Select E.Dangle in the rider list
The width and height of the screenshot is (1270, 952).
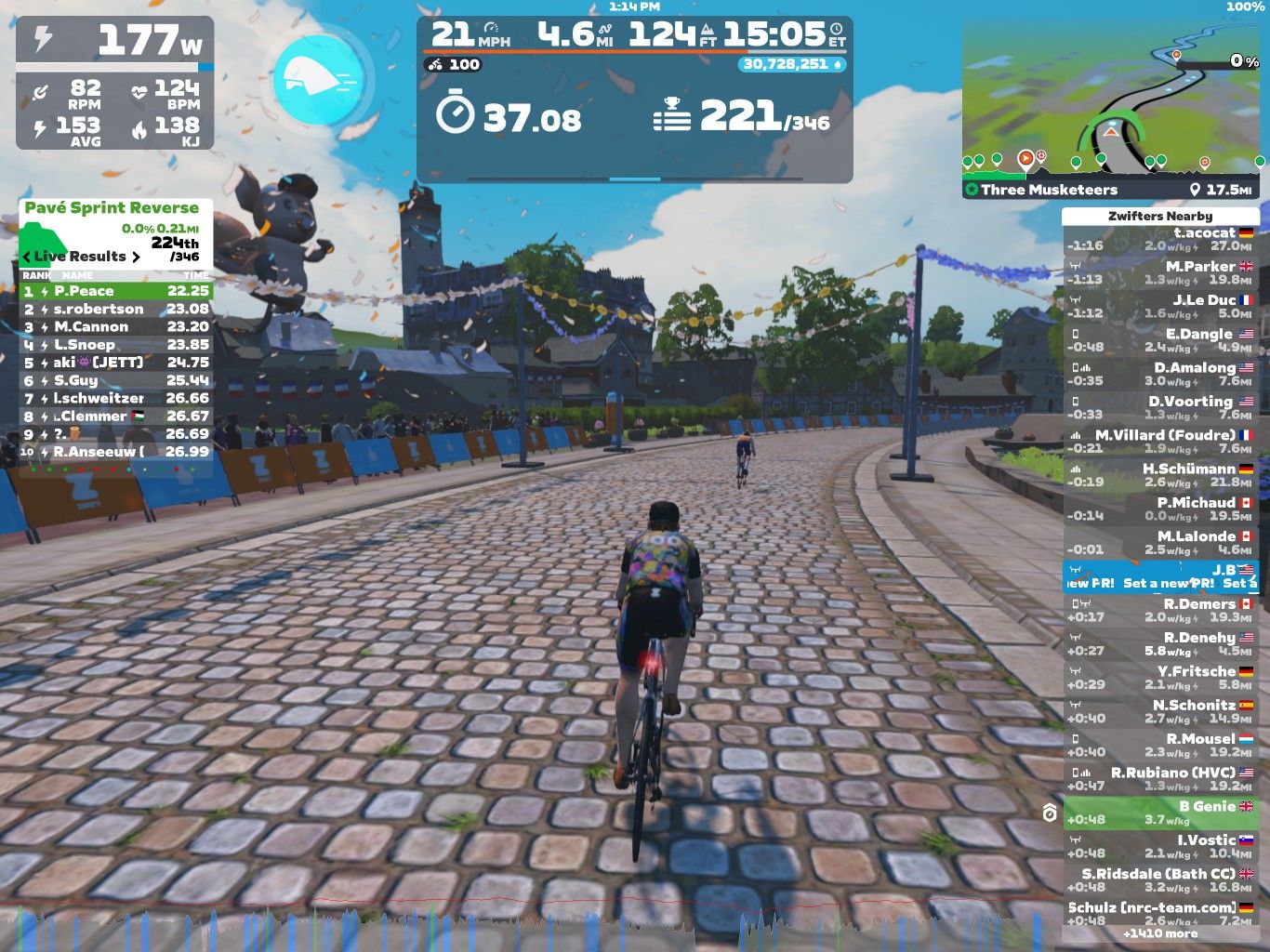(1160, 340)
